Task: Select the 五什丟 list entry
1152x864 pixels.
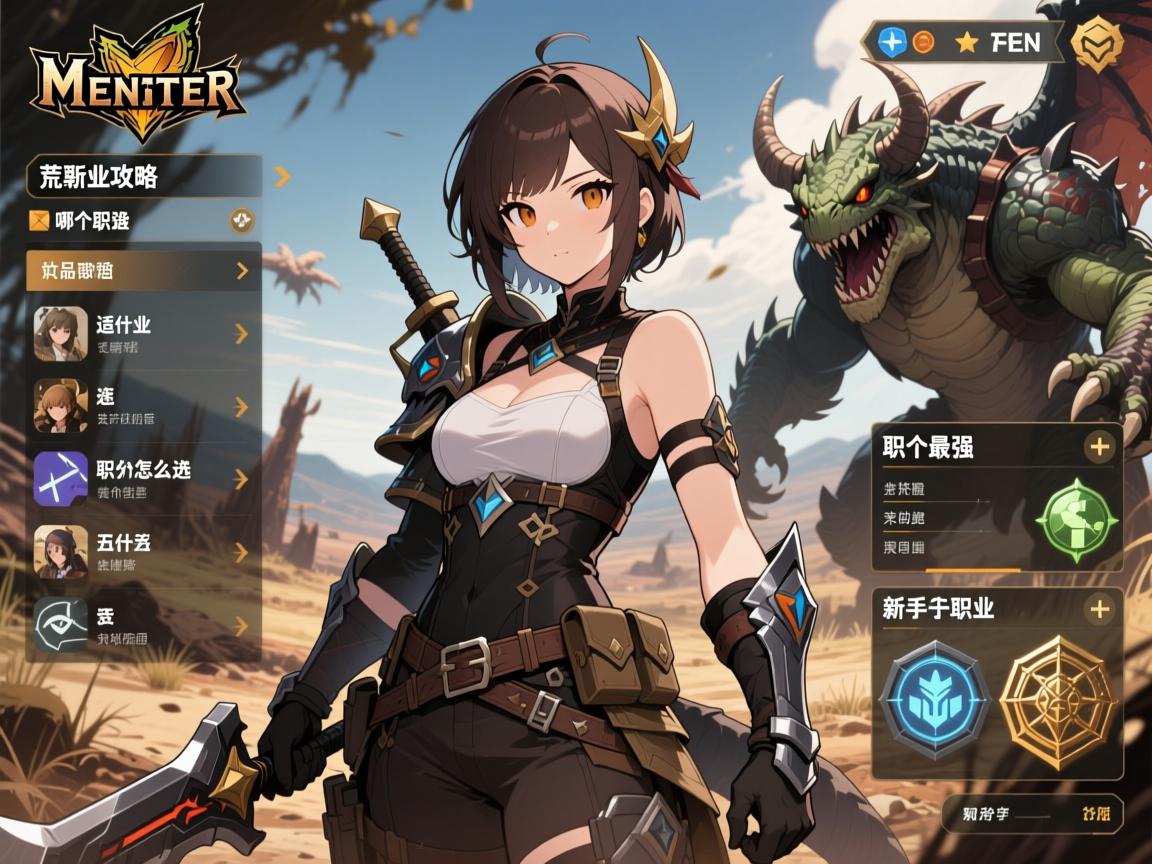Action: [x=144, y=552]
